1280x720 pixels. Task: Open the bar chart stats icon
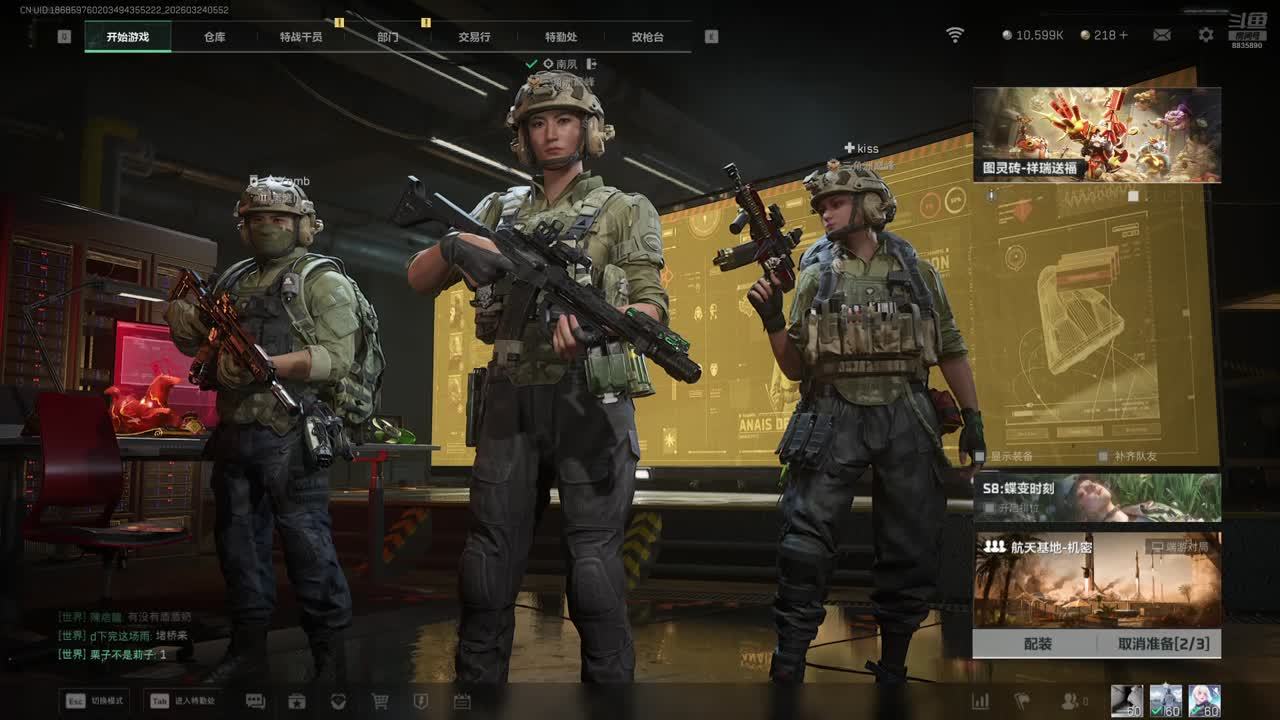click(981, 701)
